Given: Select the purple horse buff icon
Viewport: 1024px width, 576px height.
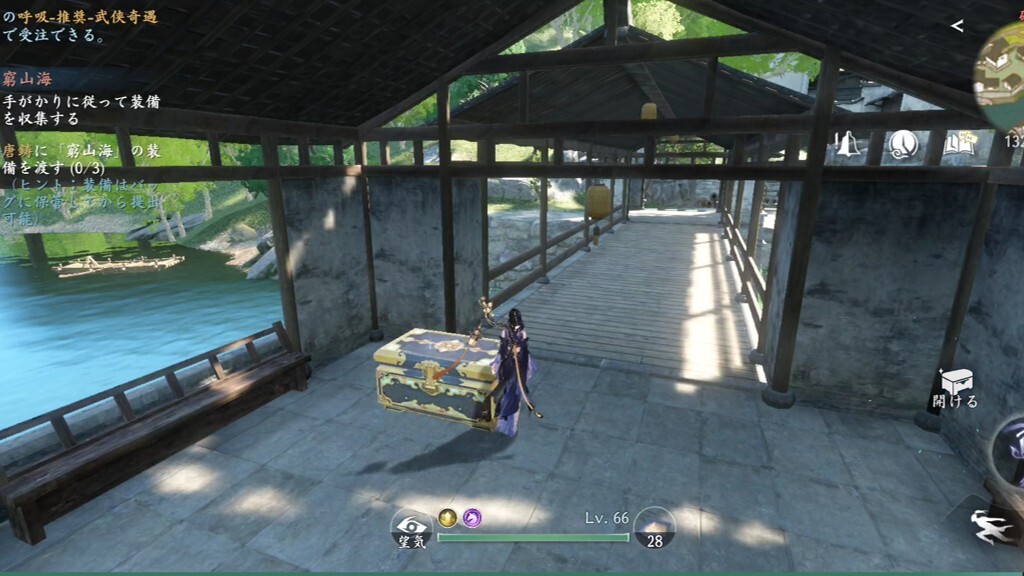Looking at the screenshot, I should click(471, 517).
